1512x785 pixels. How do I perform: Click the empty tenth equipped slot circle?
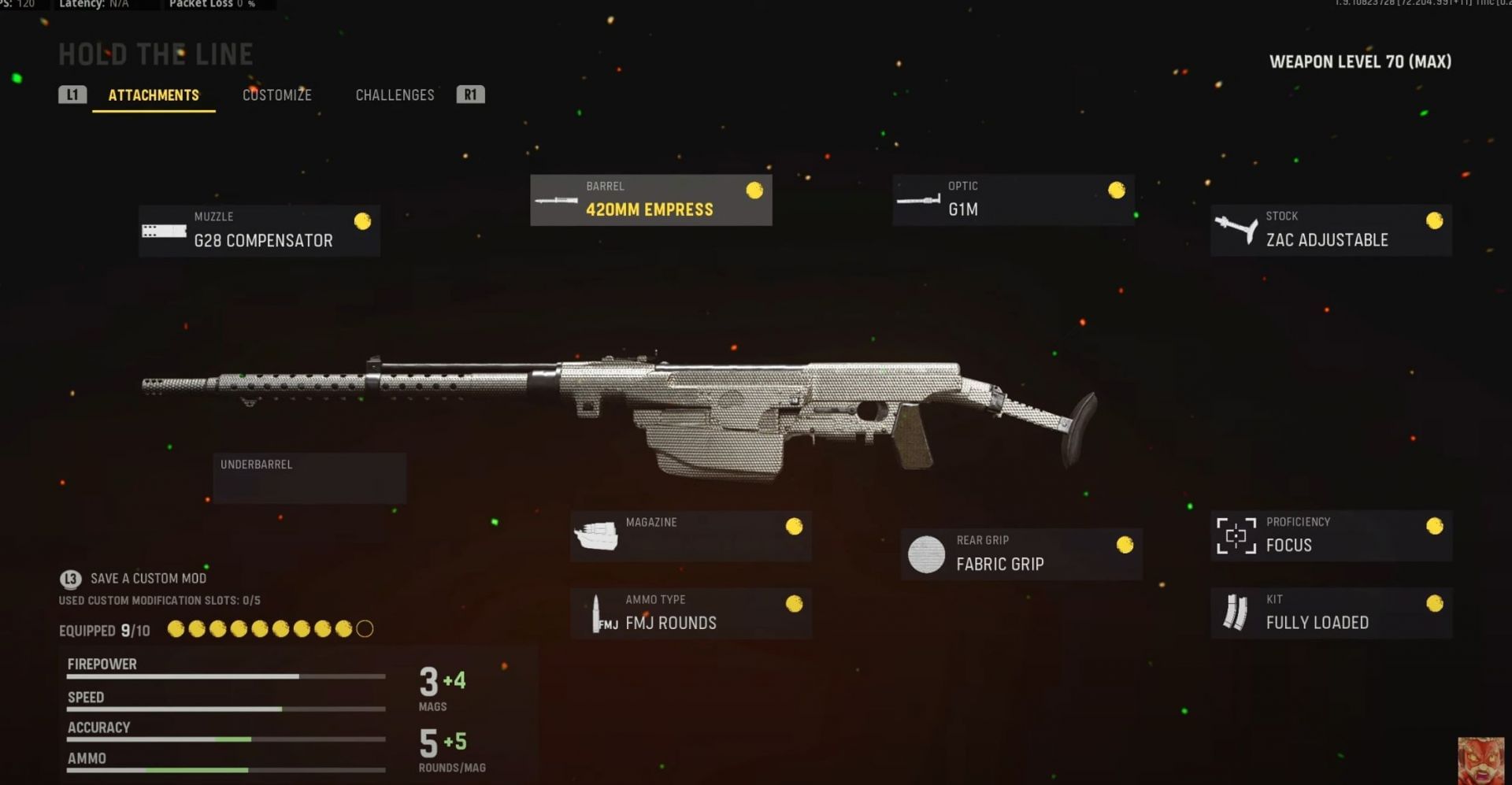click(364, 630)
